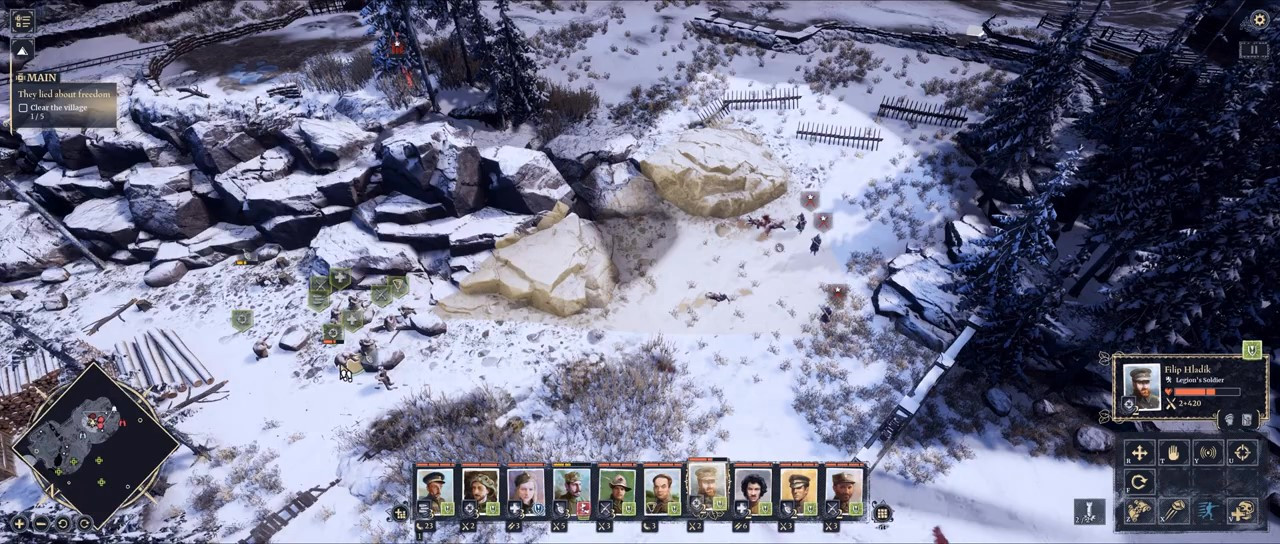This screenshot has width=1280, height=544.
Task: Collapse the quest tracker arrow
Action: click(22, 50)
